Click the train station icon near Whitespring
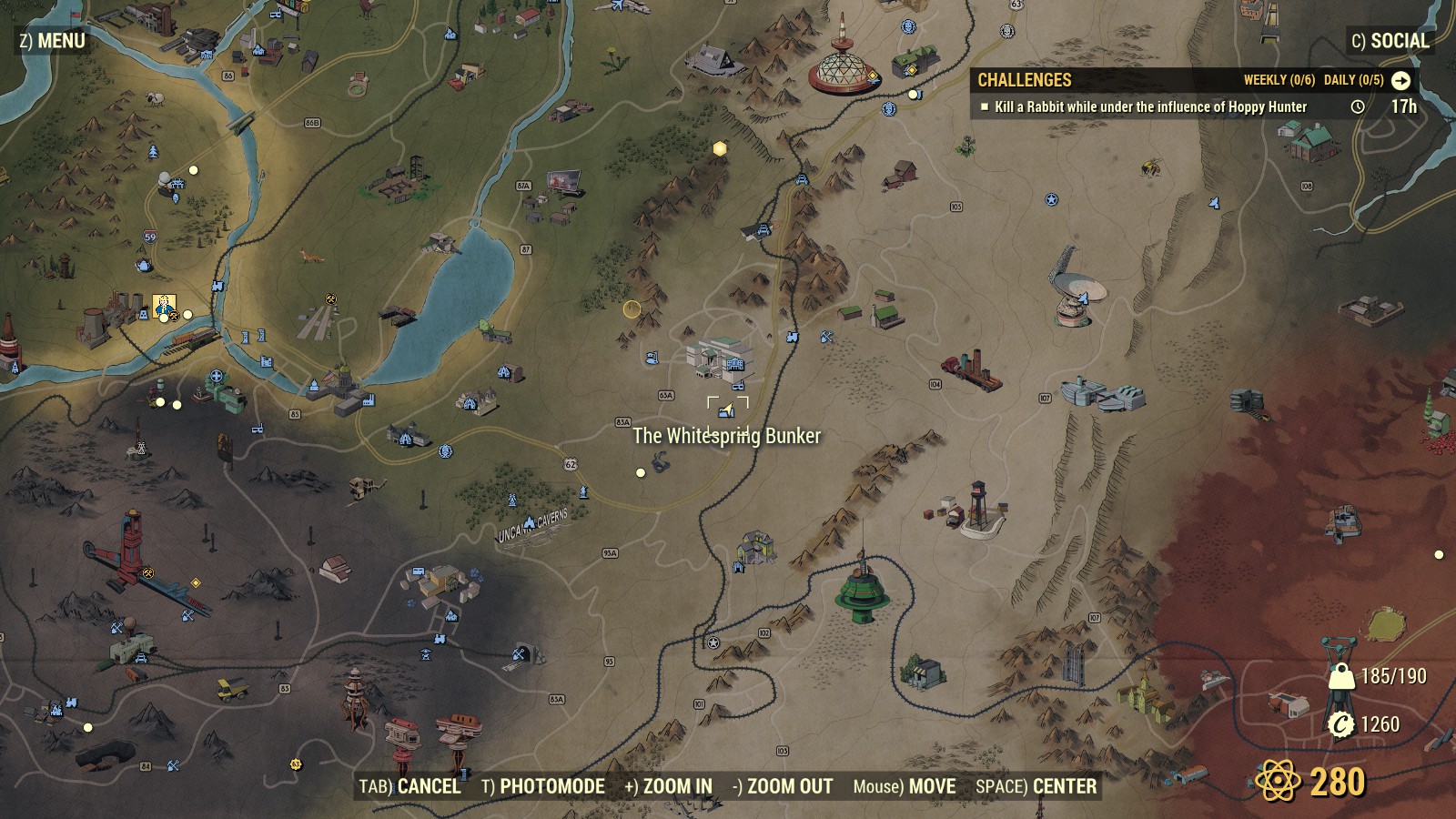Image resolution: width=1456 pixels, height=819 pixels. 793,339
